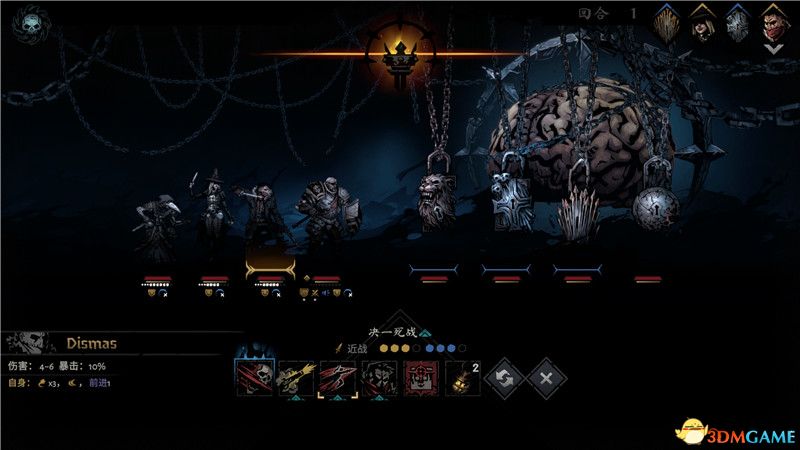This screenshot has height=450, width=800.
Task: Use the golden pistol shot skill
Action: pyautogui.click(x=295, y=379)
